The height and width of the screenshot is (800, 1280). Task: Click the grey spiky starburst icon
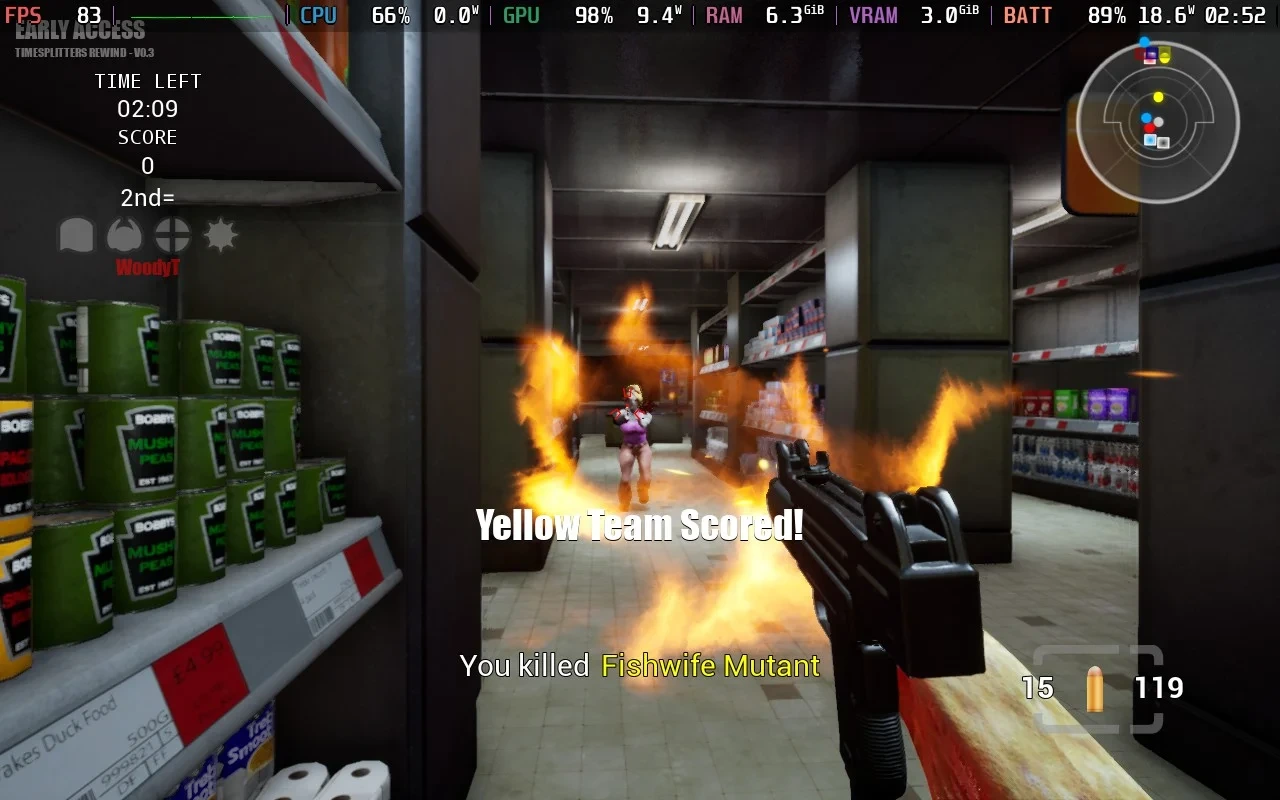[220, 236]
